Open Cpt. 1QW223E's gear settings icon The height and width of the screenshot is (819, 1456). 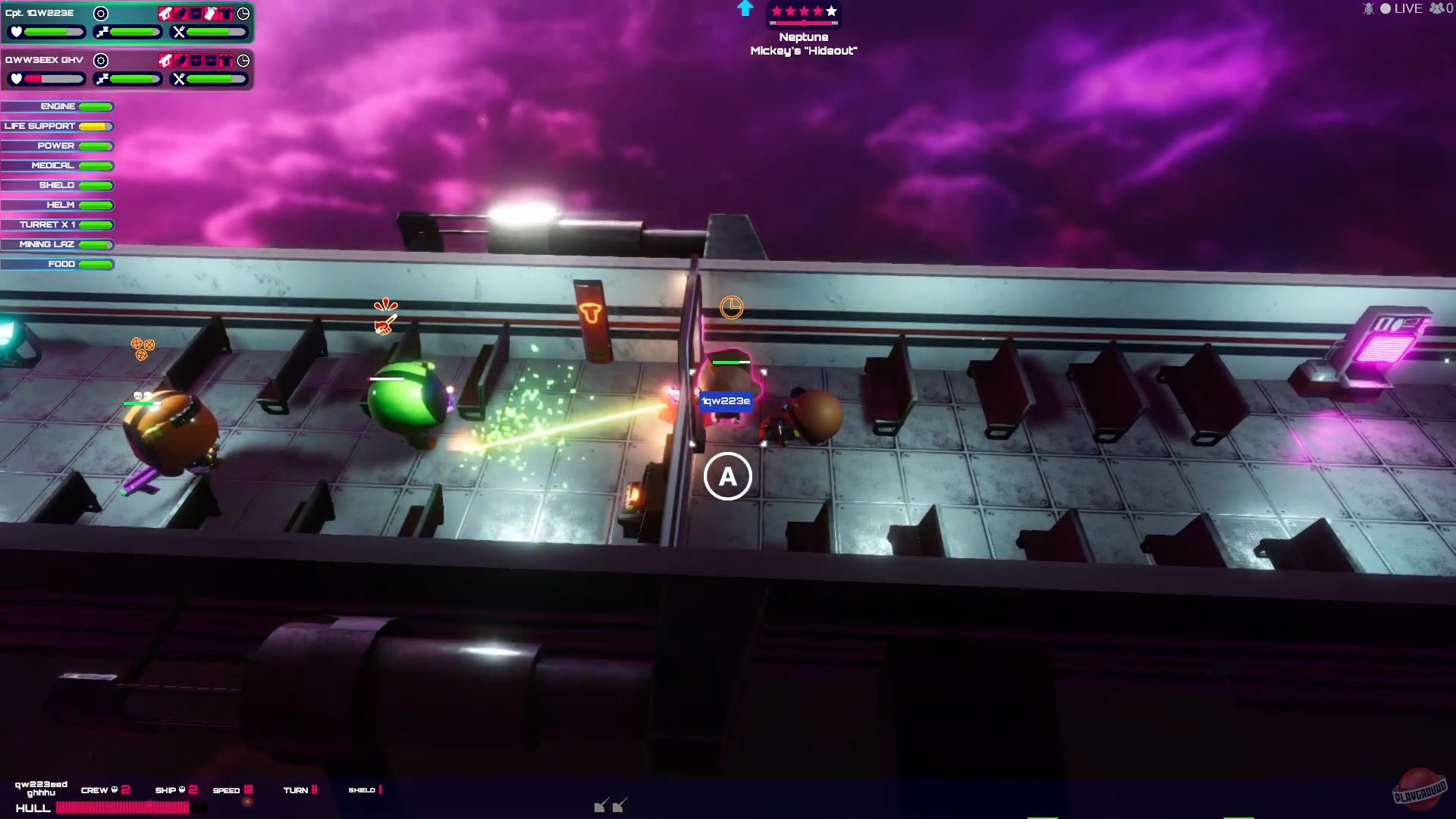[102, 14]
